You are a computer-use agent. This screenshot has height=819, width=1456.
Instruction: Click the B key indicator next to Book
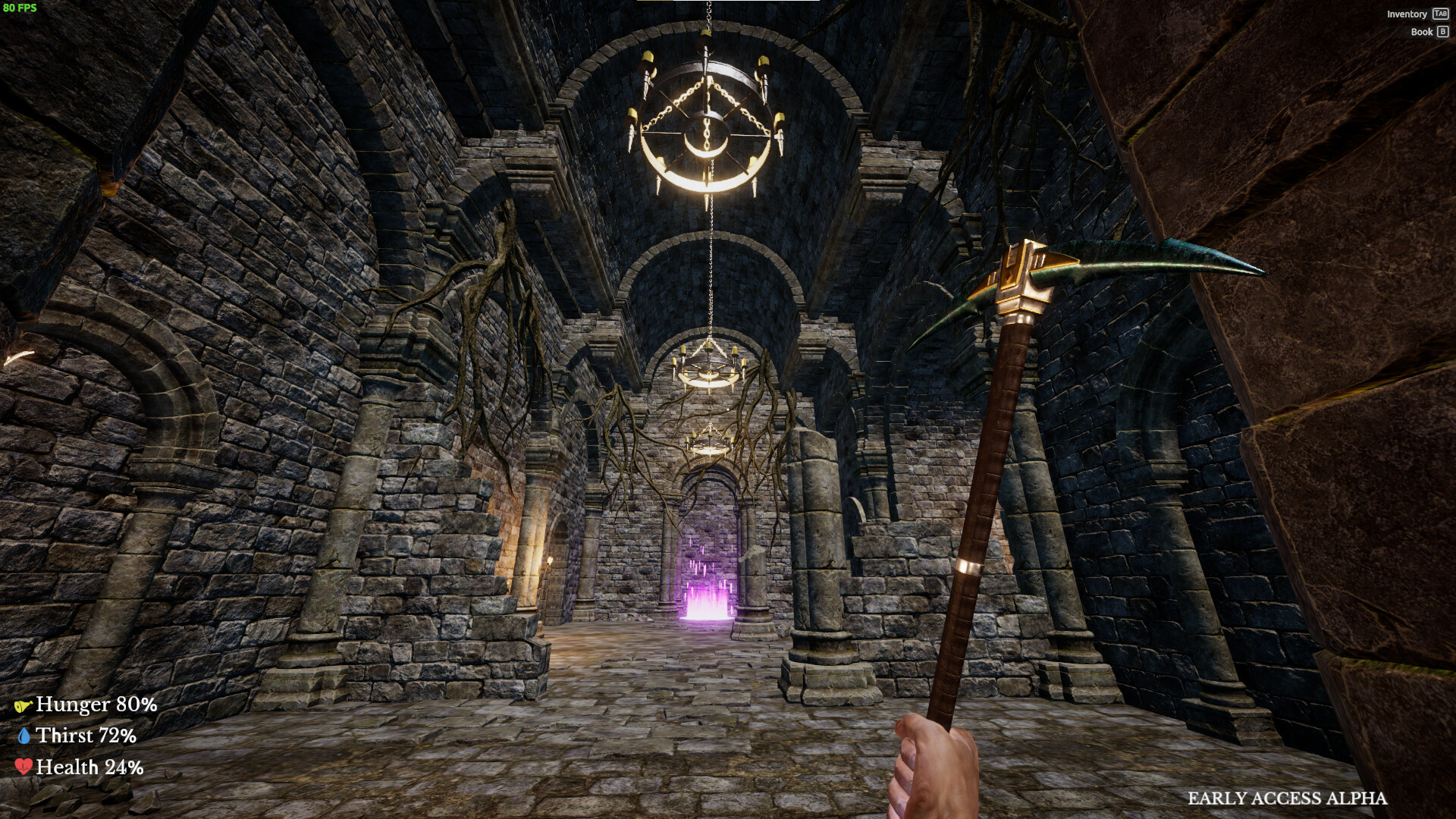[1442, 31]
